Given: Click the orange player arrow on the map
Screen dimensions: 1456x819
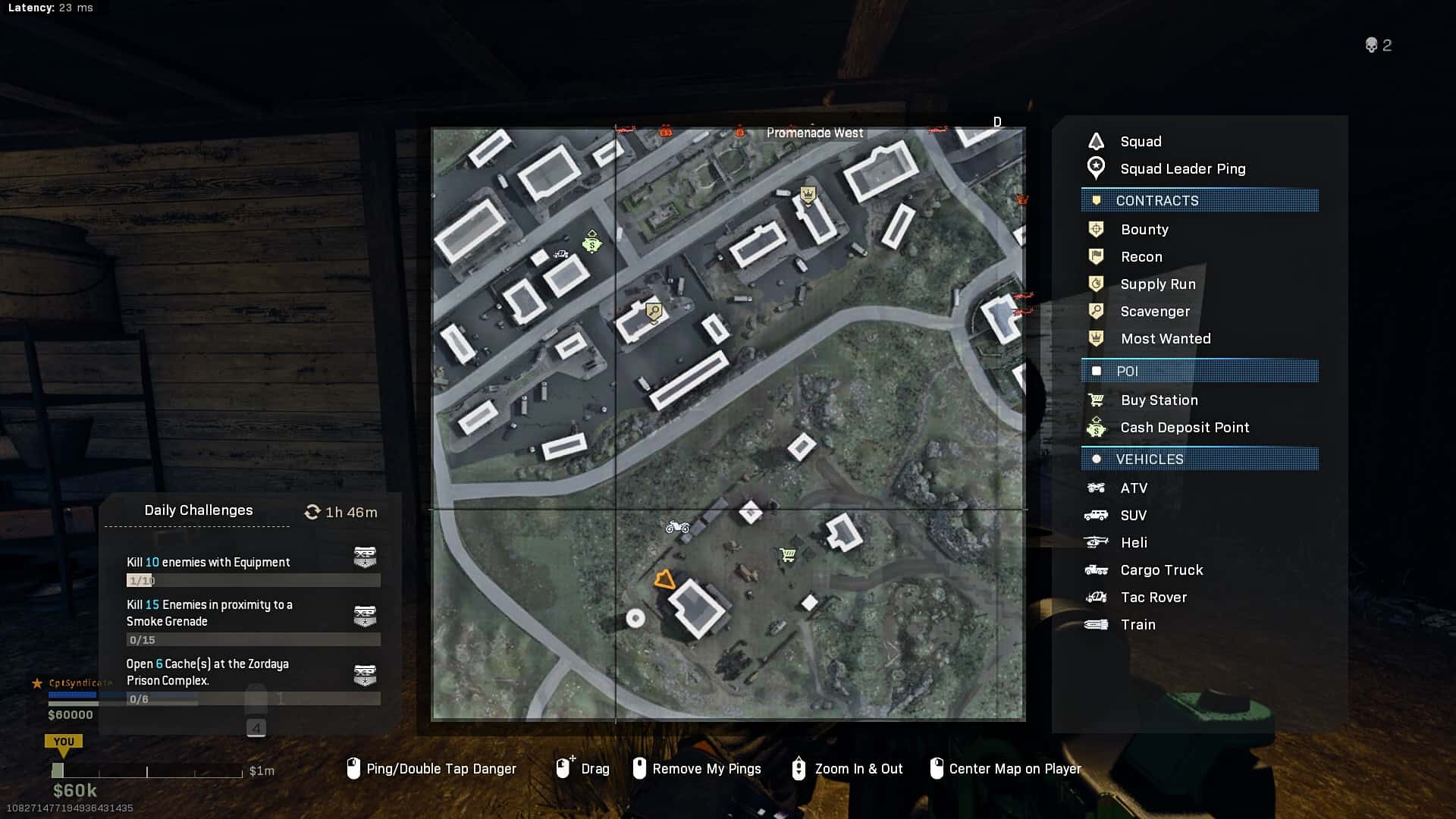Looking at the screenshot, I should [664, 580].
